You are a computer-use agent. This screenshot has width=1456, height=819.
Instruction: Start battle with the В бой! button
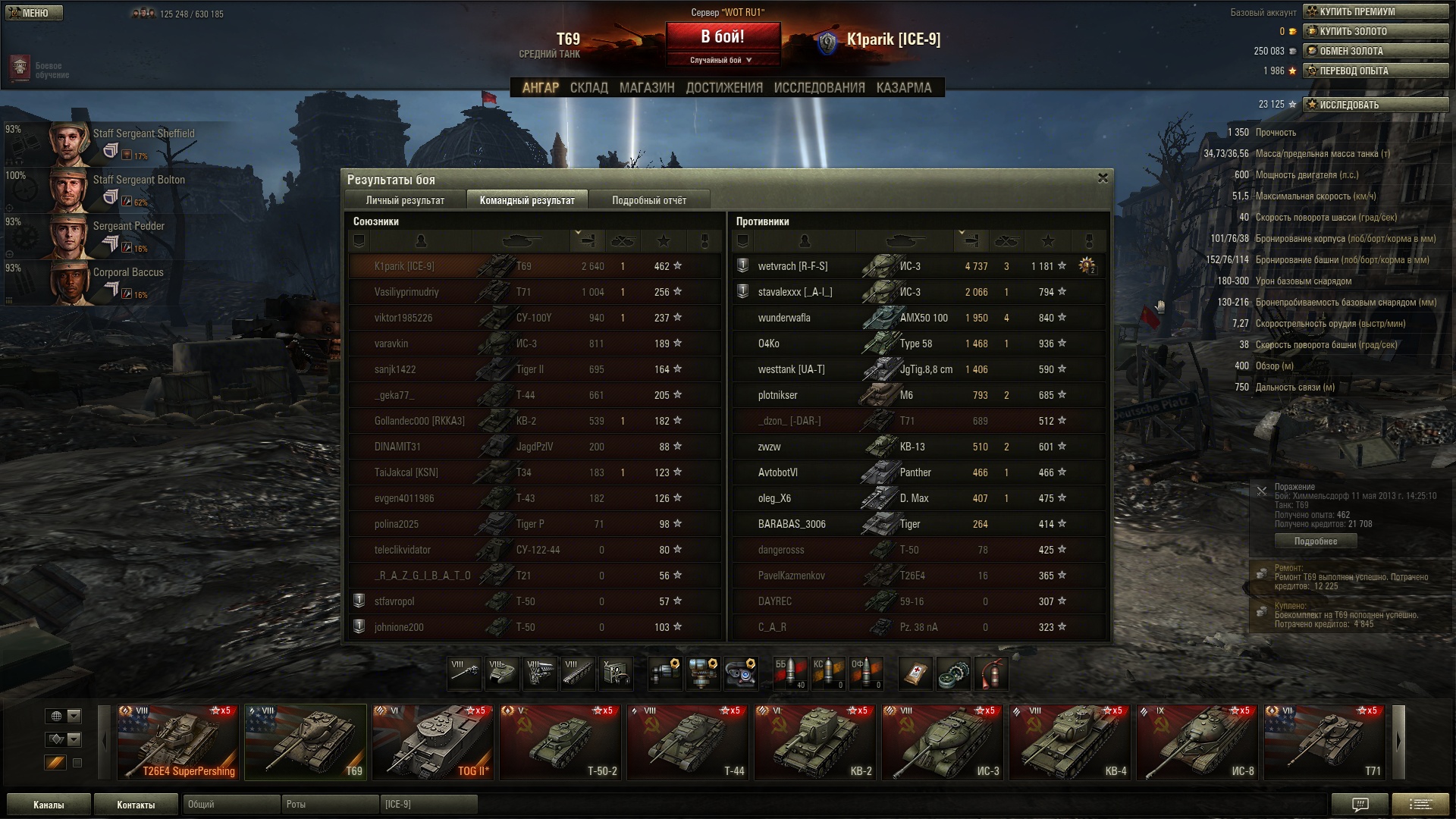pyautogui.click(x=723, y=37)
